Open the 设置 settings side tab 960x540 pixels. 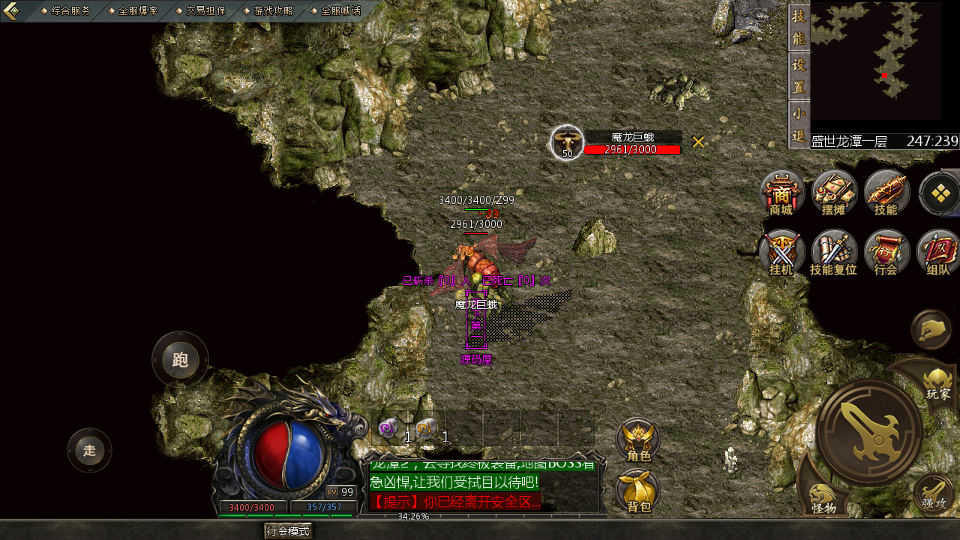(x=798, y=75)
